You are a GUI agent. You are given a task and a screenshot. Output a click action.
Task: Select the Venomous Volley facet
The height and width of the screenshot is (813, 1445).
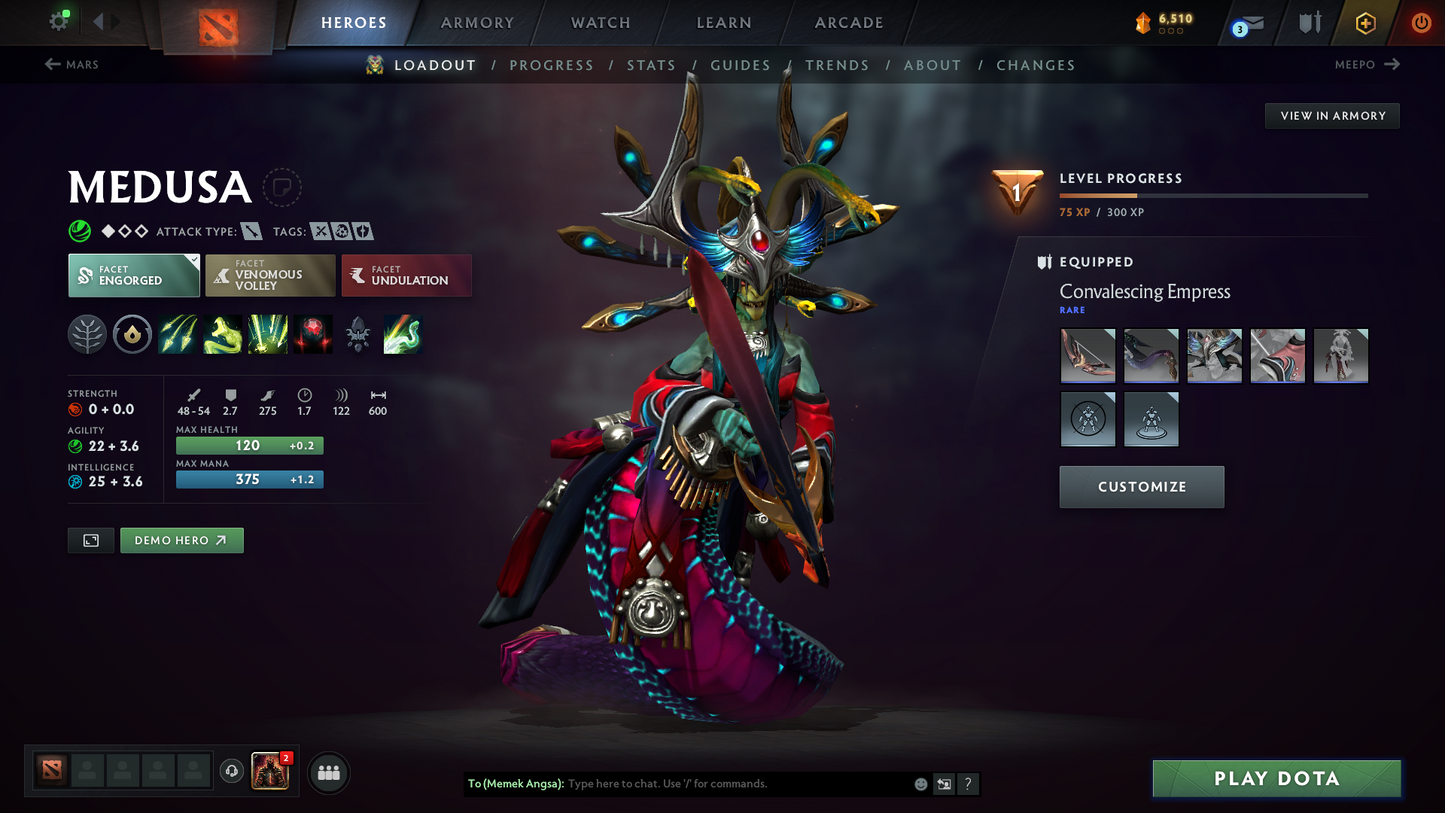coord(270,275)
